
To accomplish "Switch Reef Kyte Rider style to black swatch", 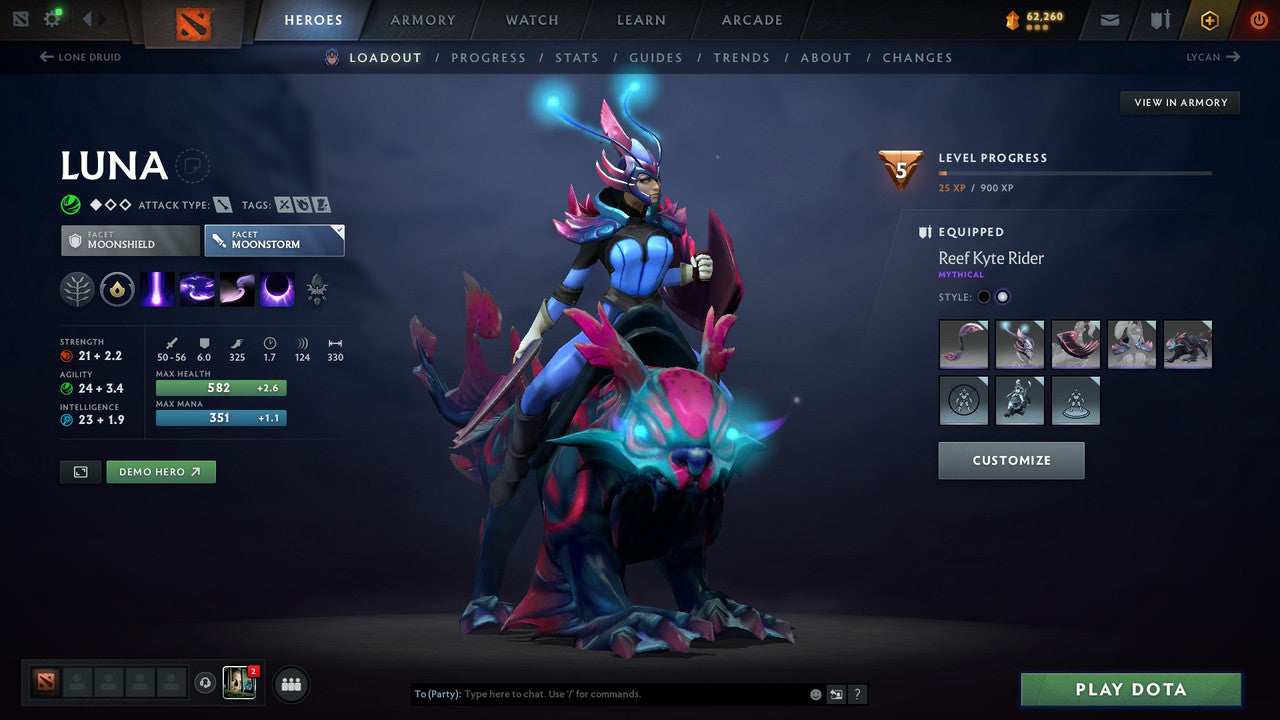I will (x=985, y=296).
